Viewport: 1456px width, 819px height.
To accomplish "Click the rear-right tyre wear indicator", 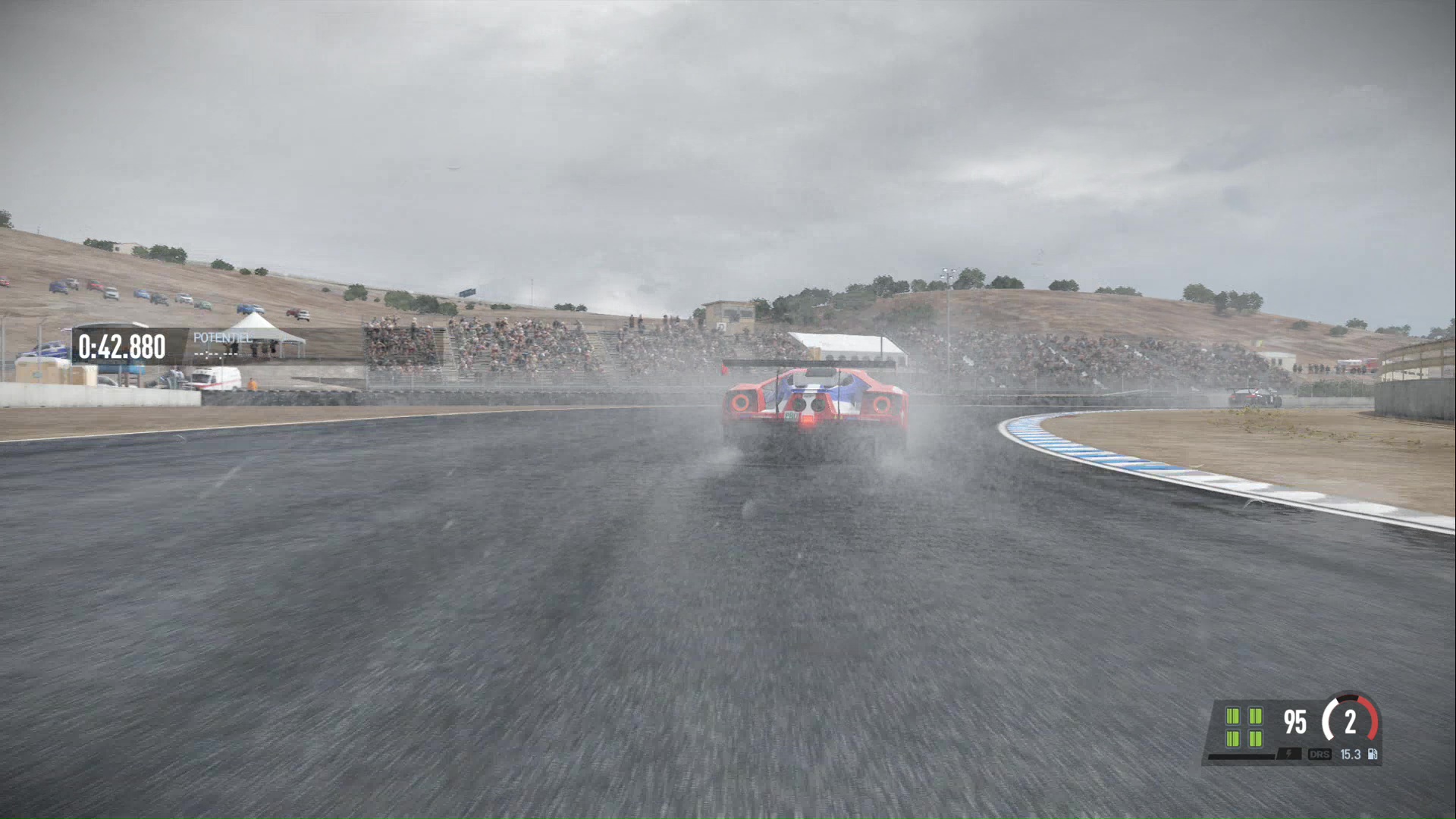I will pyautogui.click(x=1256, y=739).
